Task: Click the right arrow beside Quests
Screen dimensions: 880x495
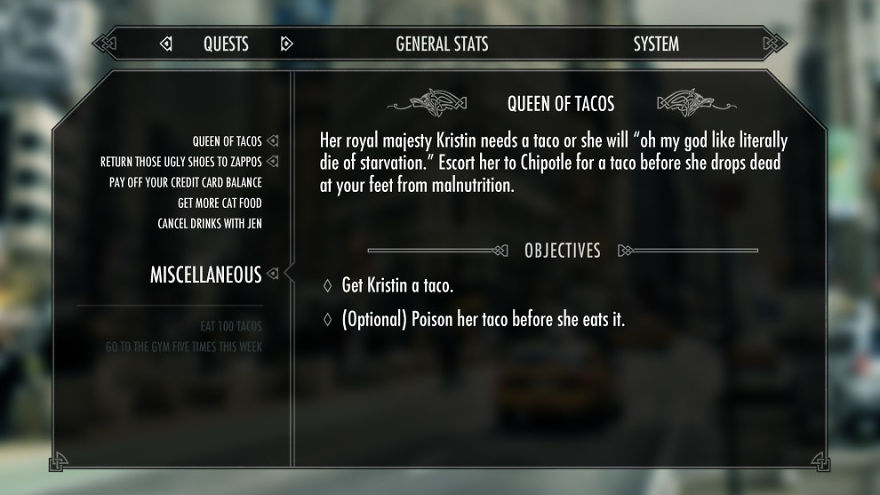Action: click(287, 44)
